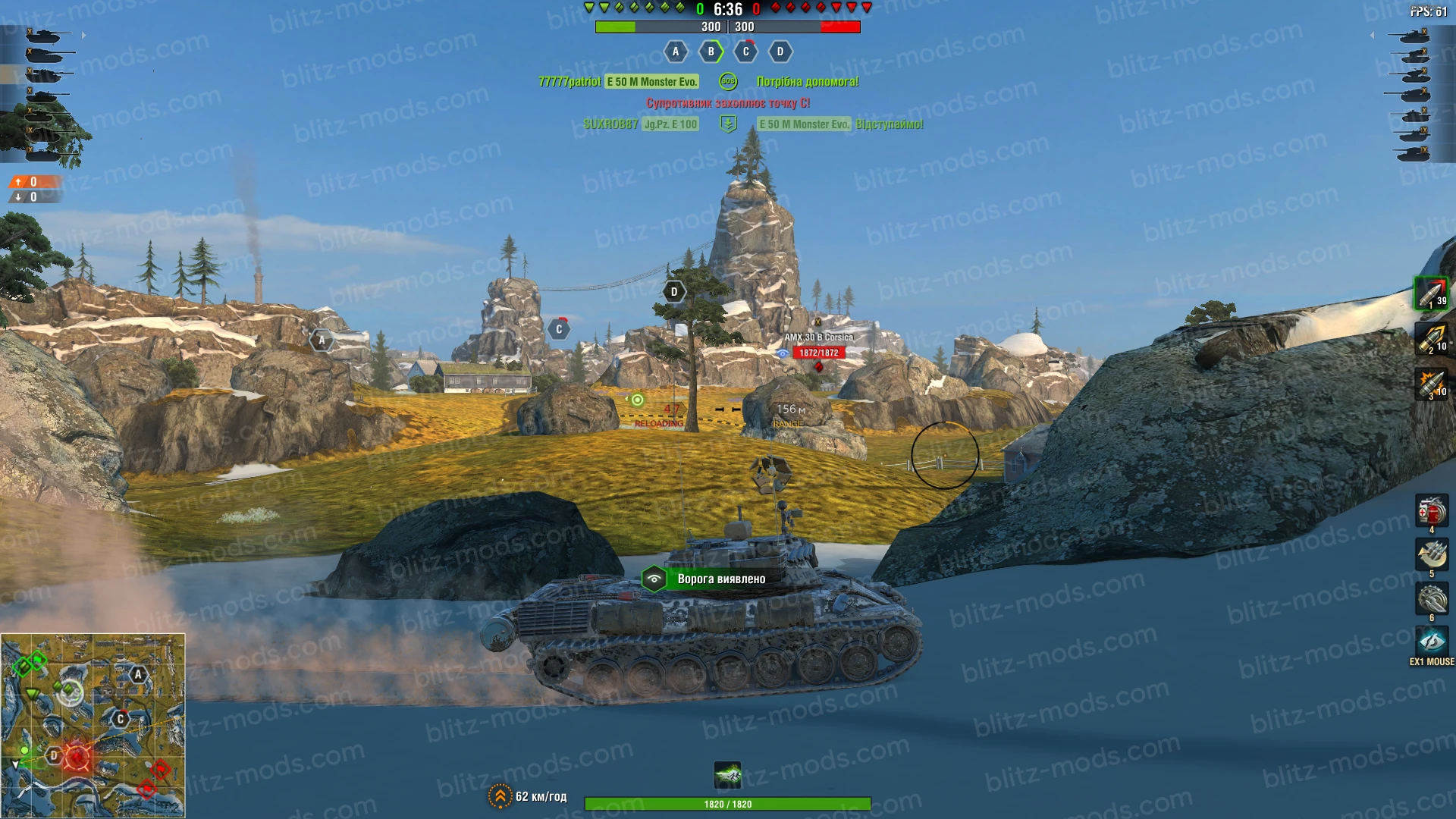This screenshot has height=819, width=1456.
Task: Select the B capture point indicator at top
Action: (710, 52)
